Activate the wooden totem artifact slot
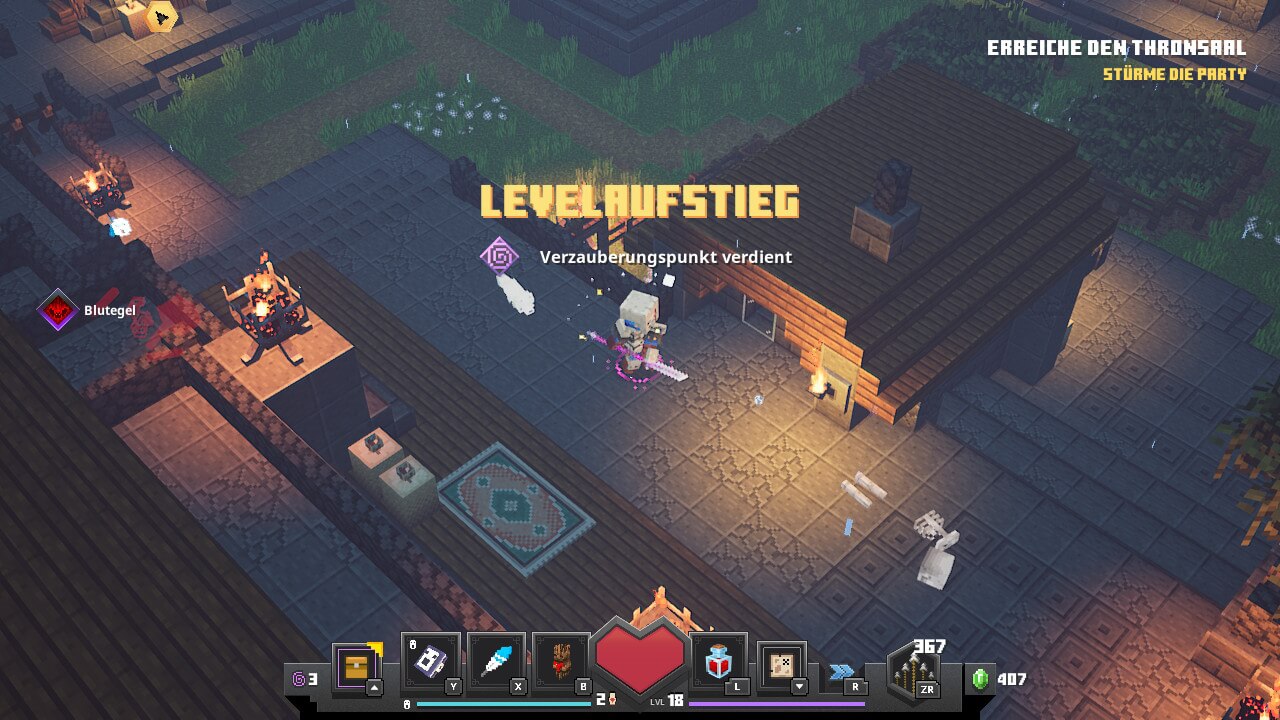1280x720 pixels. [x=561, y=661]
